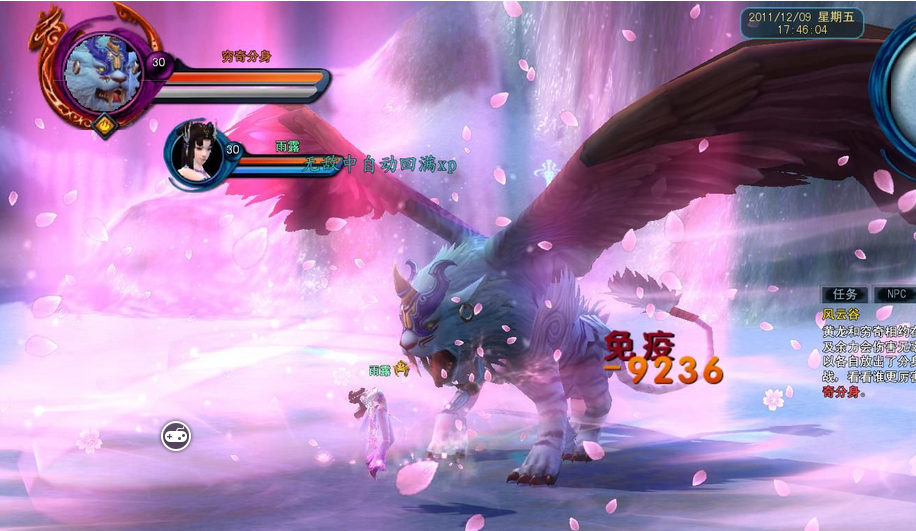Viewport: 916px width, 531px height.
Task: Select the 穷奇分身 boss portrait
Action: click(x=100, y=70)
